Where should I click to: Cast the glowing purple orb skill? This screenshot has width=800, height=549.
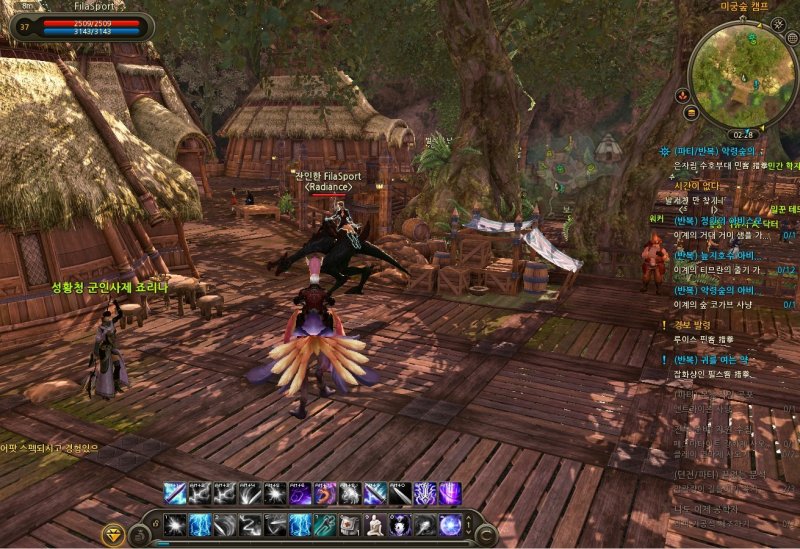pyautogui.click(x=450, y=525)
